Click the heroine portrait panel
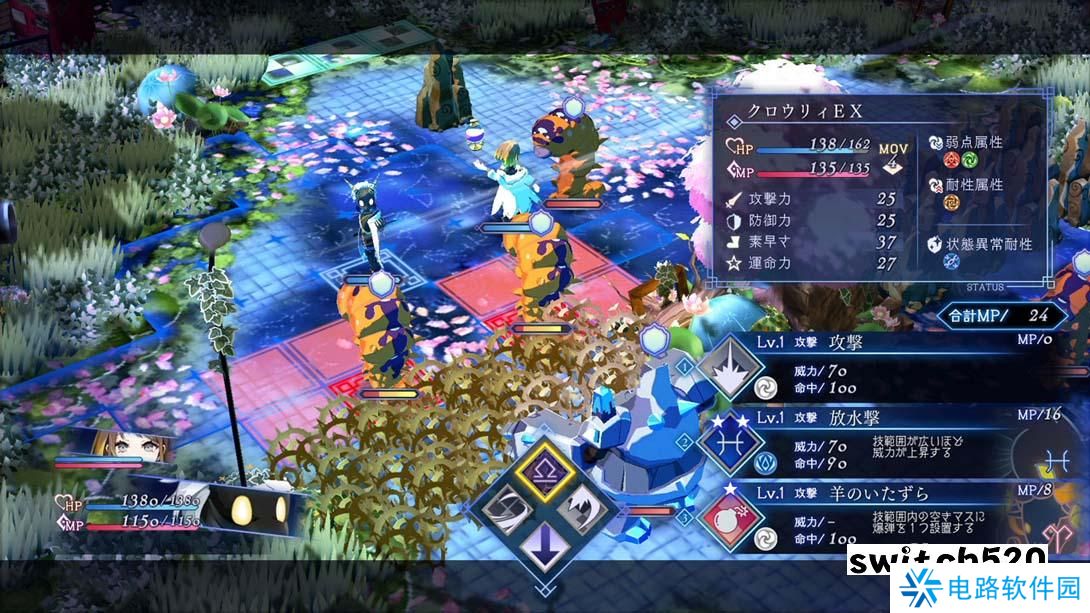Image resolution: width=1090 pixels, height=613 pixels. 108,449
